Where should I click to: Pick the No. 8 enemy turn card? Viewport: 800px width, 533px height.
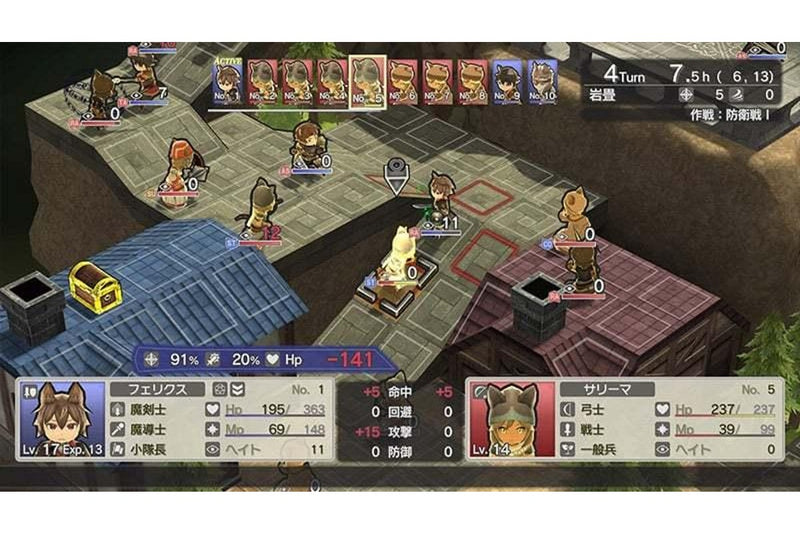click(x=471, y=83)
